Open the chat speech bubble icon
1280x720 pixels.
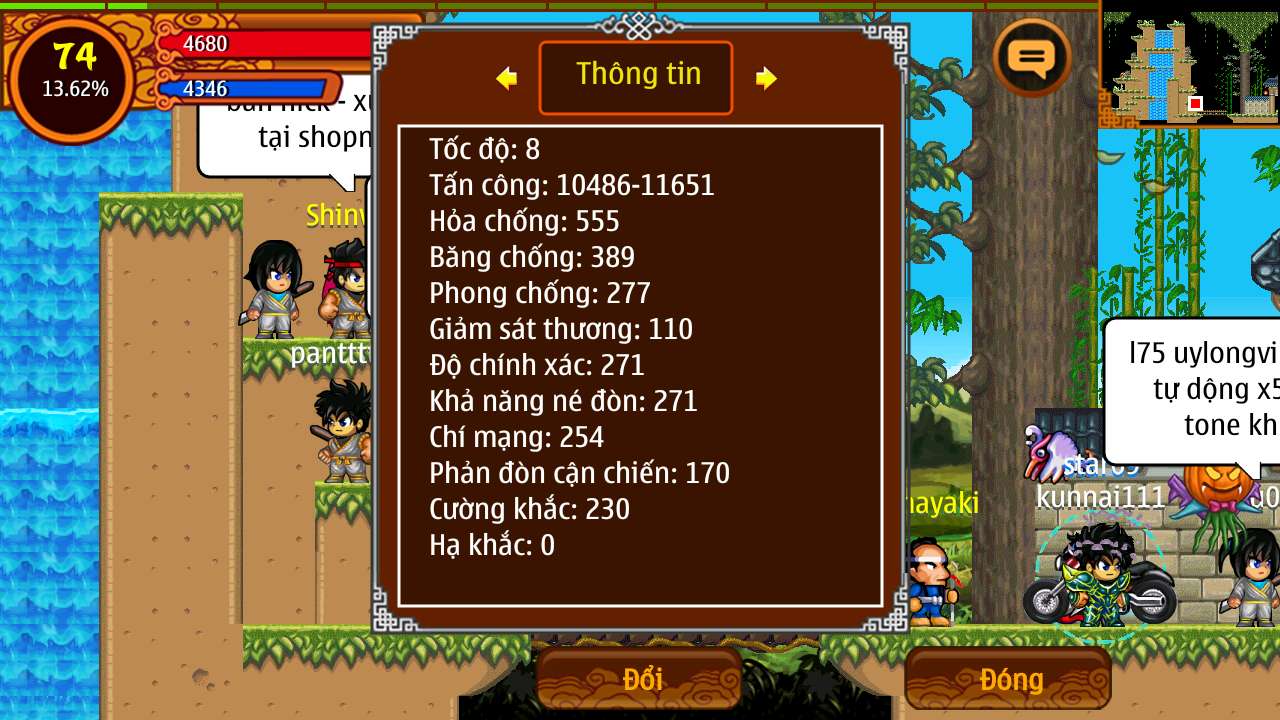pos(1032,58)
